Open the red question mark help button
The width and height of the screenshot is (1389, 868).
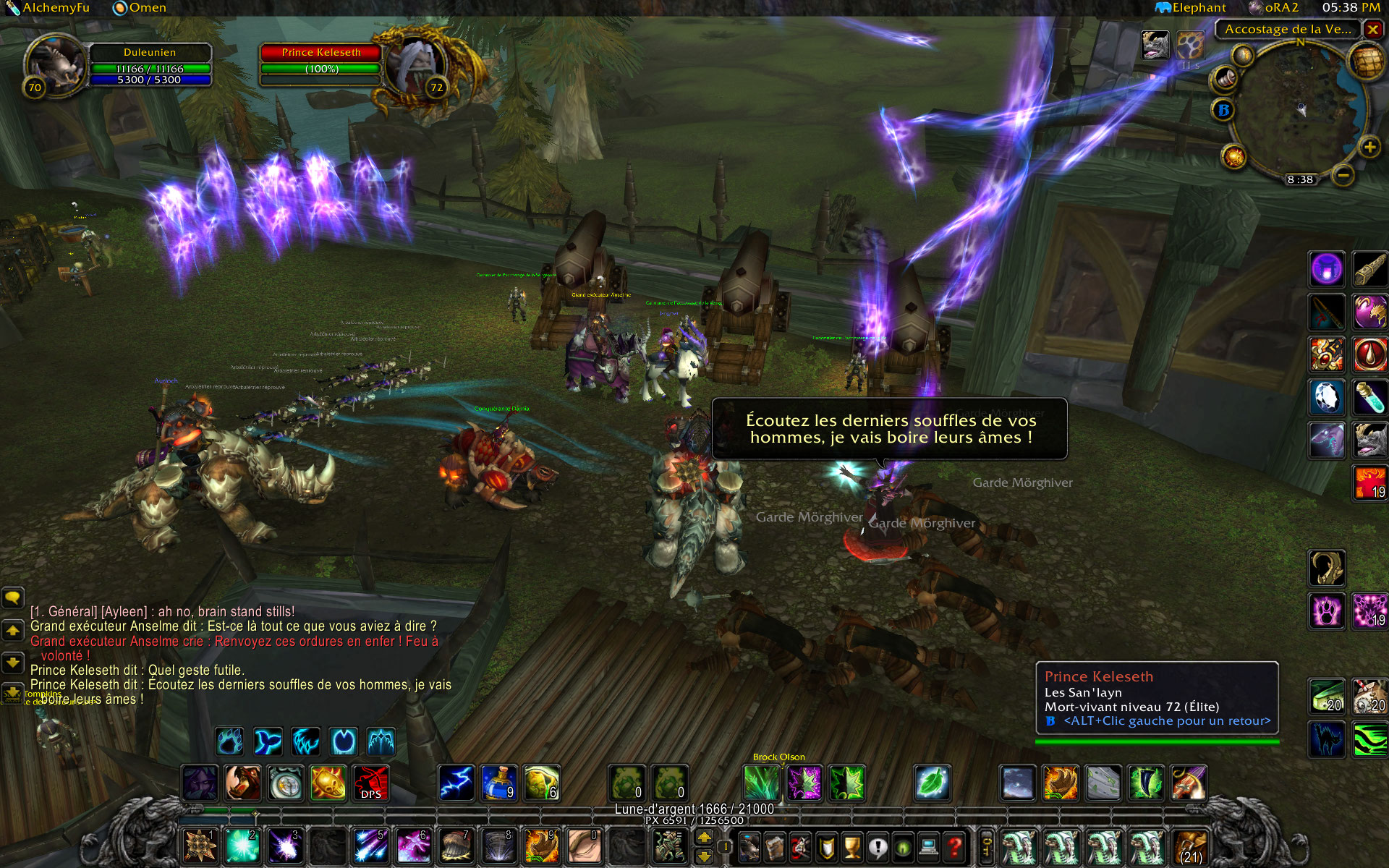click(955, 846)
